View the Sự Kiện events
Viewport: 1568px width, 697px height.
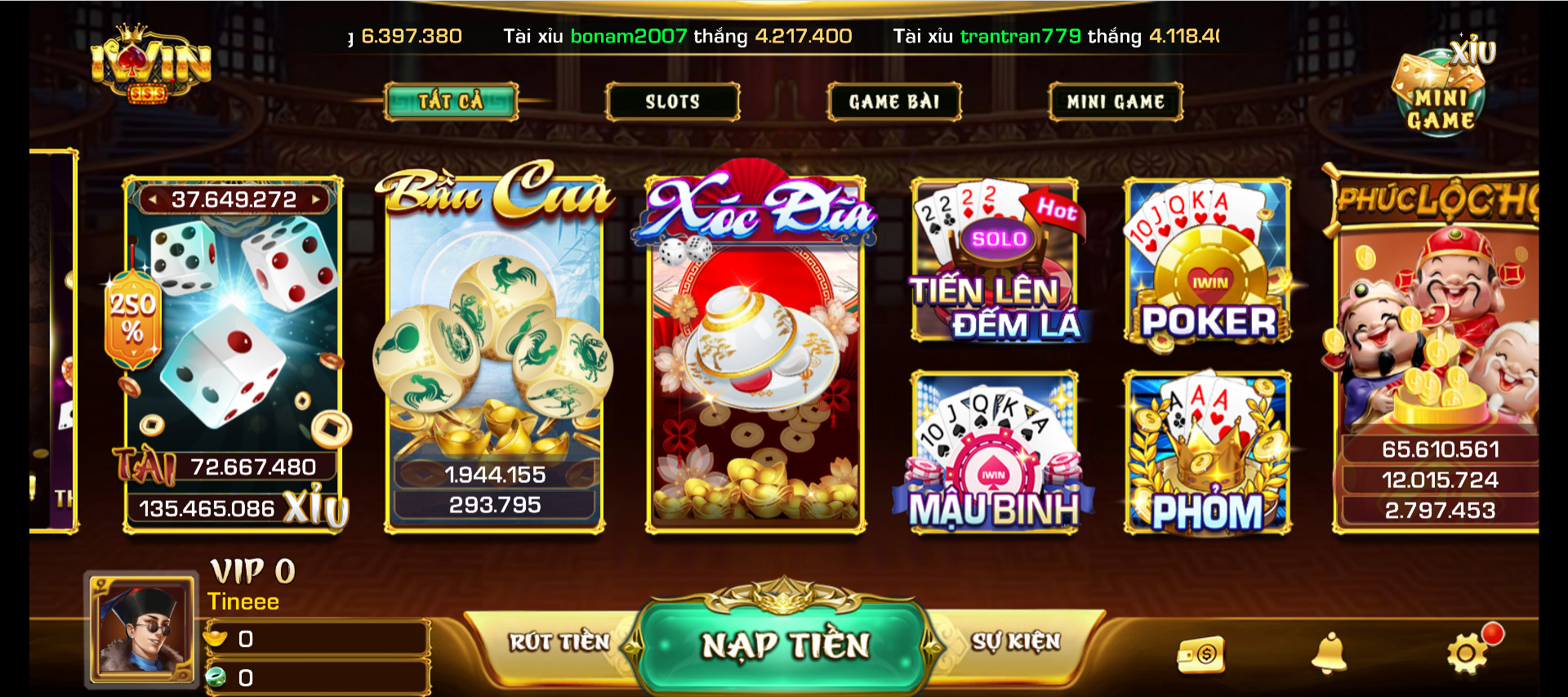tap(1015, 642)
